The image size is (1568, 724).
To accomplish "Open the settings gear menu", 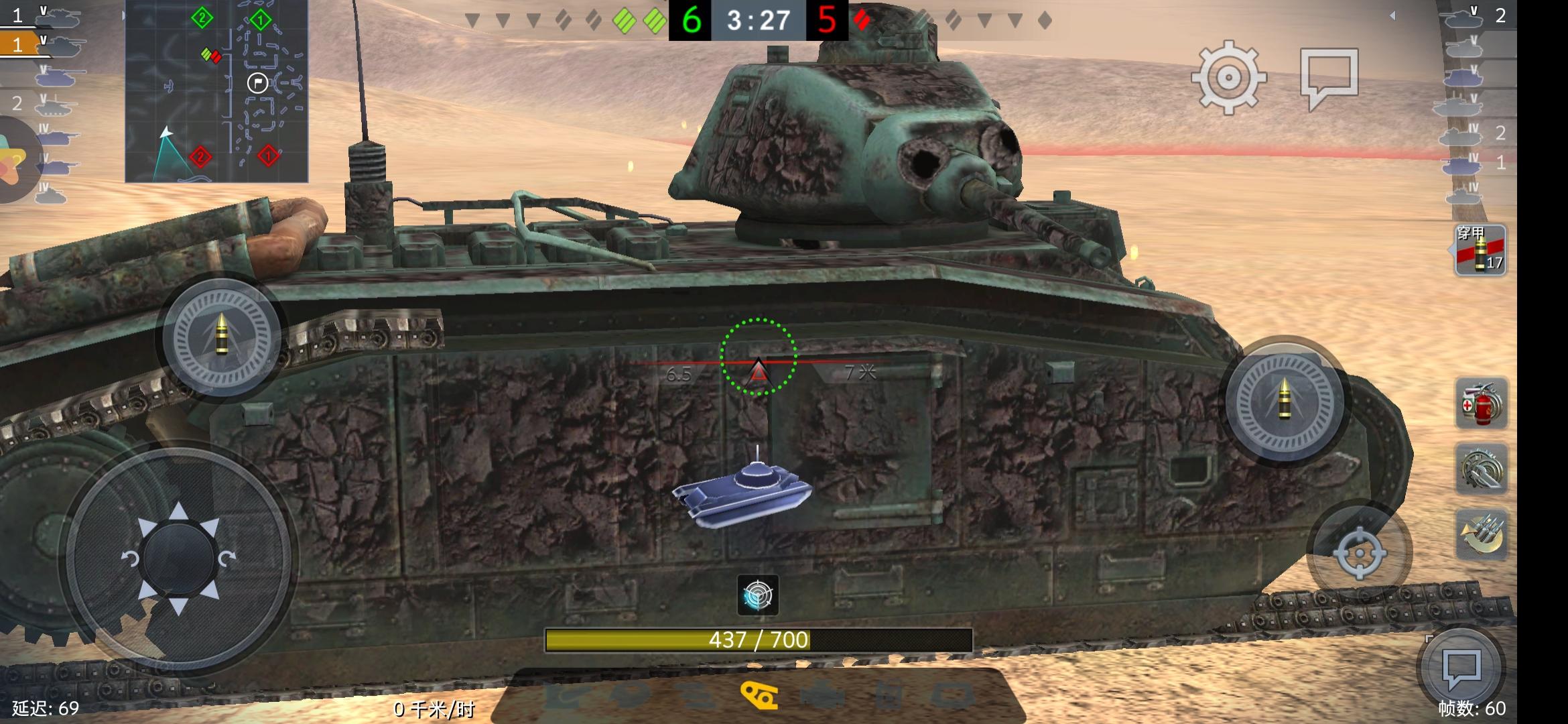I will click(x=1230, y=79).
